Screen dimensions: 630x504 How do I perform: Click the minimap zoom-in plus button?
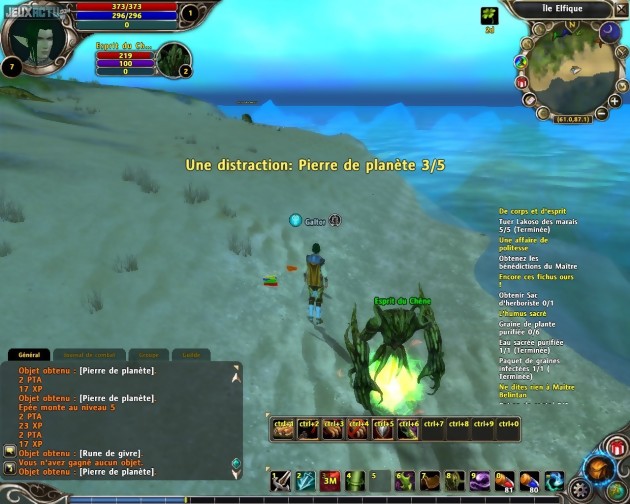[x=614, y=101]
